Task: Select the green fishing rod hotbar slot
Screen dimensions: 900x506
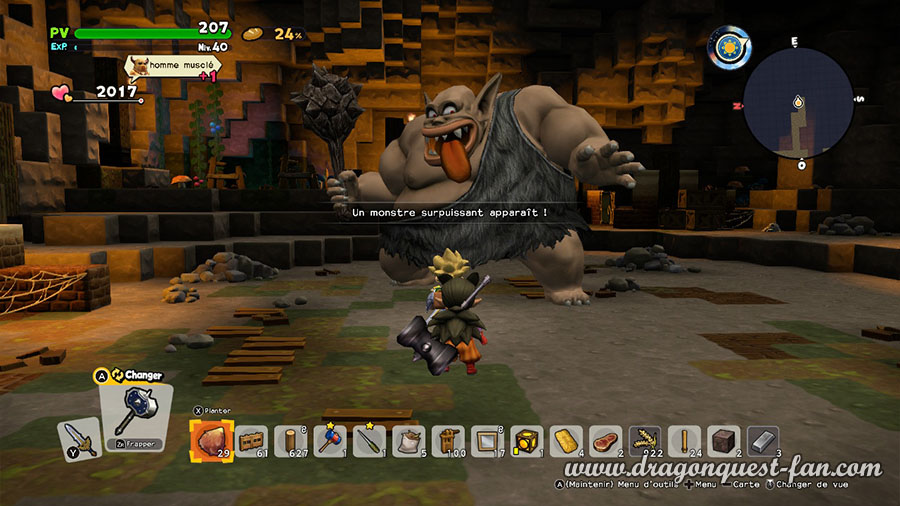Action: click(369, 440)
